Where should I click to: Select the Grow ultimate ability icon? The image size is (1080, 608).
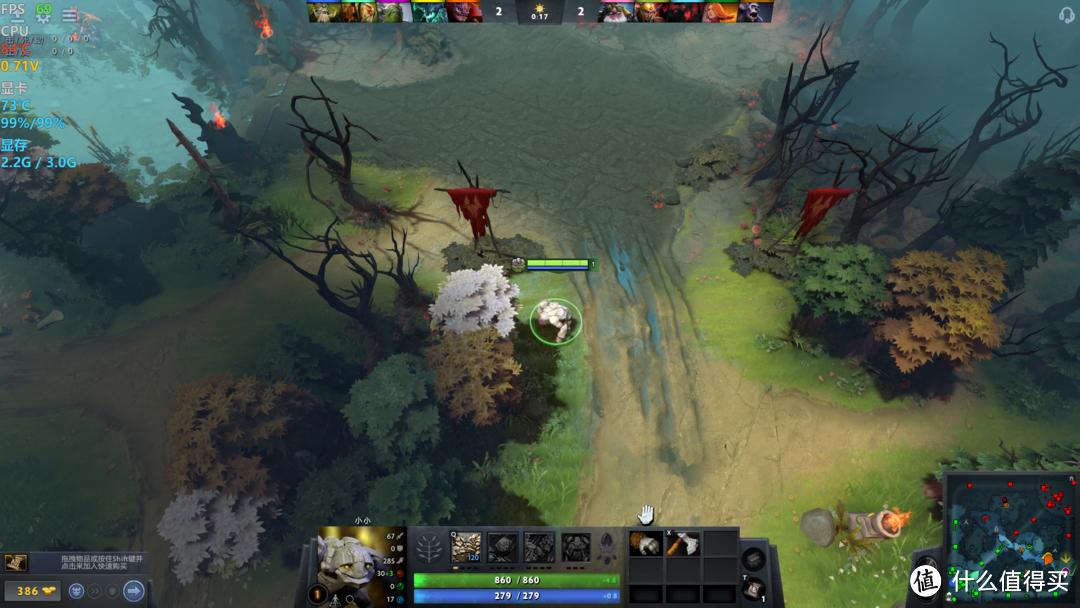point(575,546)
